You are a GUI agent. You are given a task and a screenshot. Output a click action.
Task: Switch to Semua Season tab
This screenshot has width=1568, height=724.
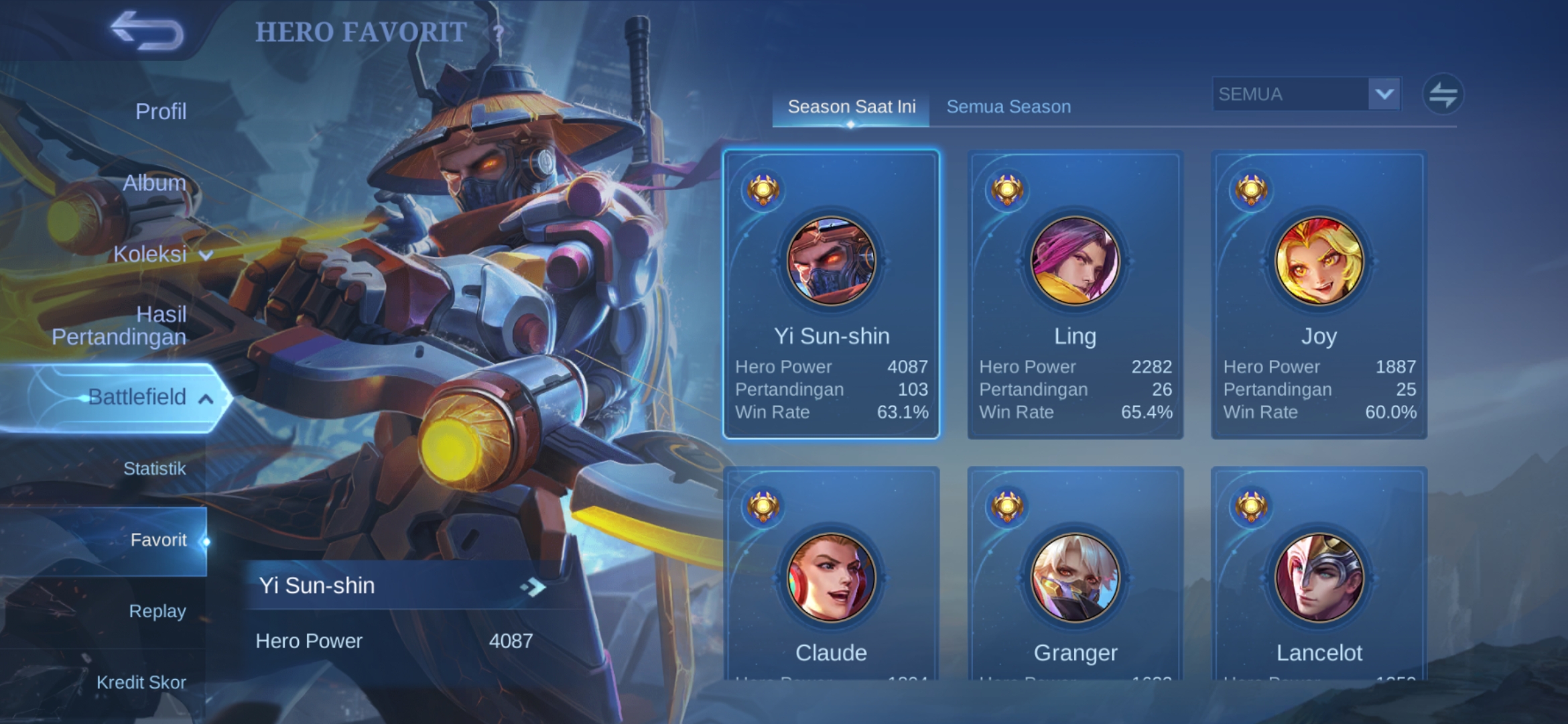pos(1008,107)
